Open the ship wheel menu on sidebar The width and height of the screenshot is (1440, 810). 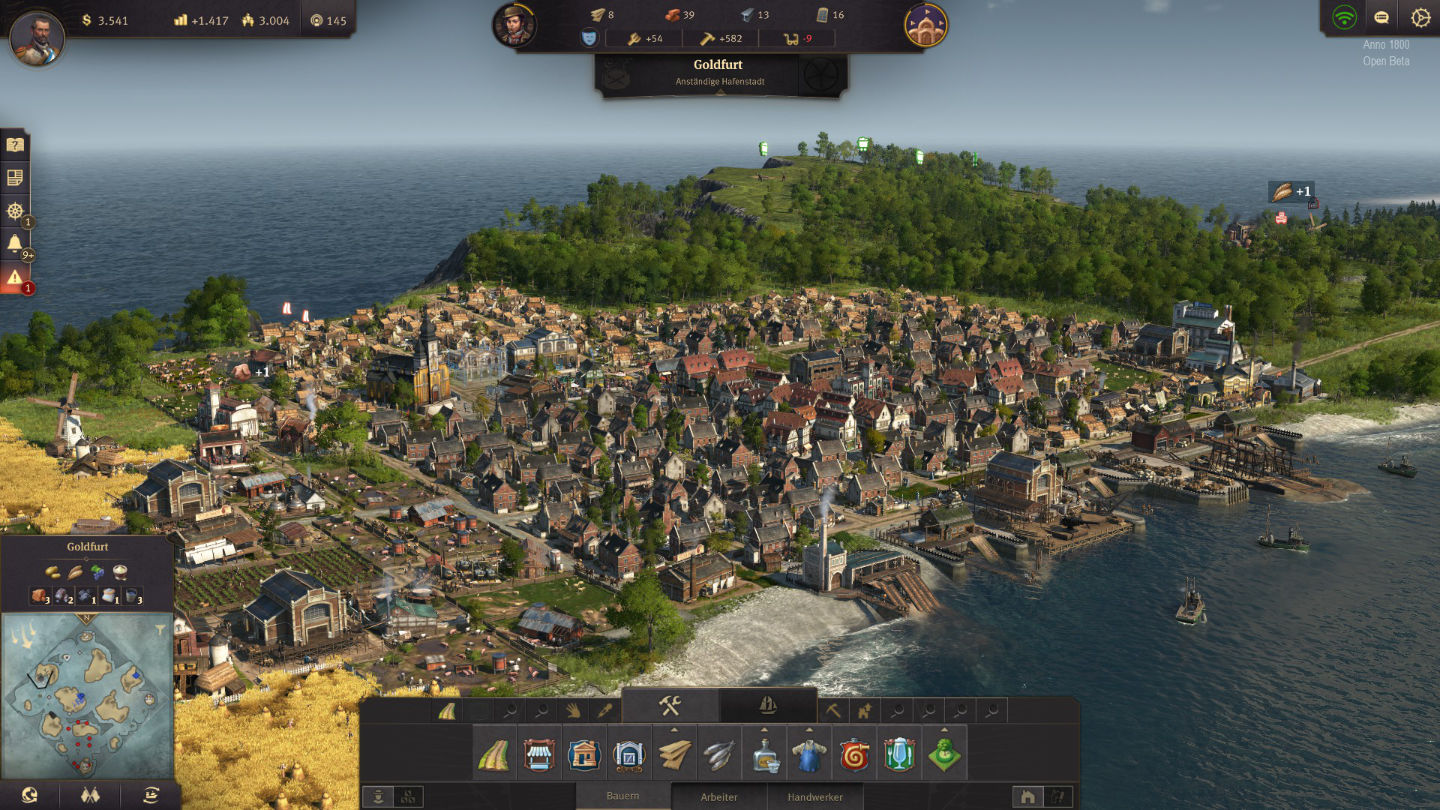click(x=15, y=211)
